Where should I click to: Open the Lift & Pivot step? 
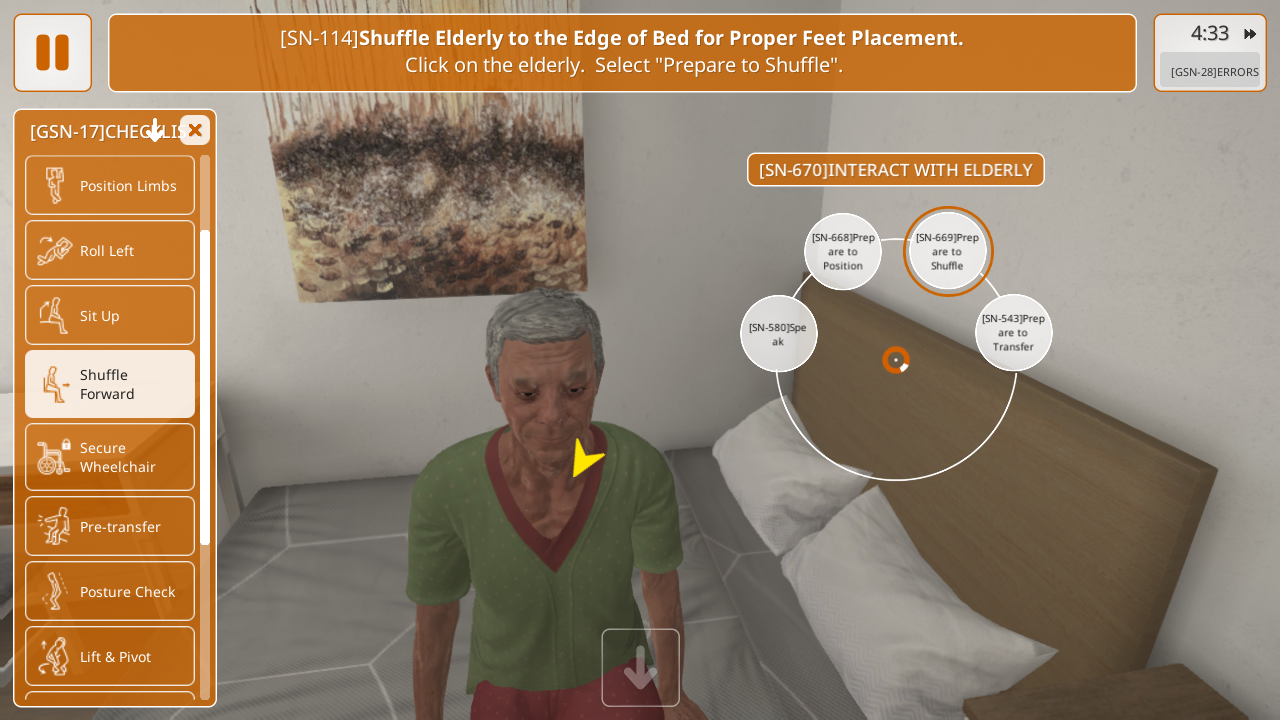pyautogui.click(x=110, y=656)
